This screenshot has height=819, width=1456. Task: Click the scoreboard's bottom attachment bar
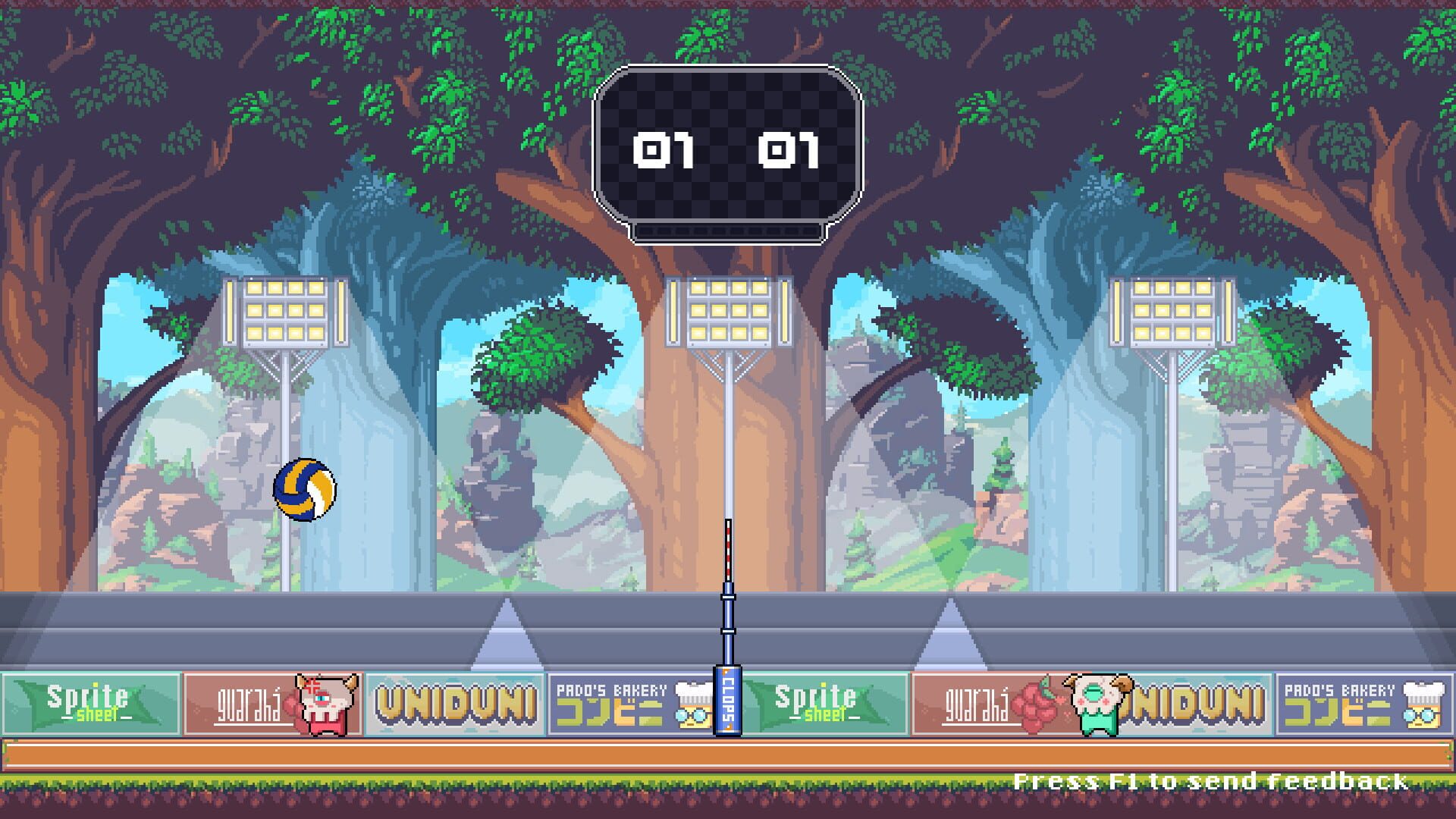click(x=726, y=230)
